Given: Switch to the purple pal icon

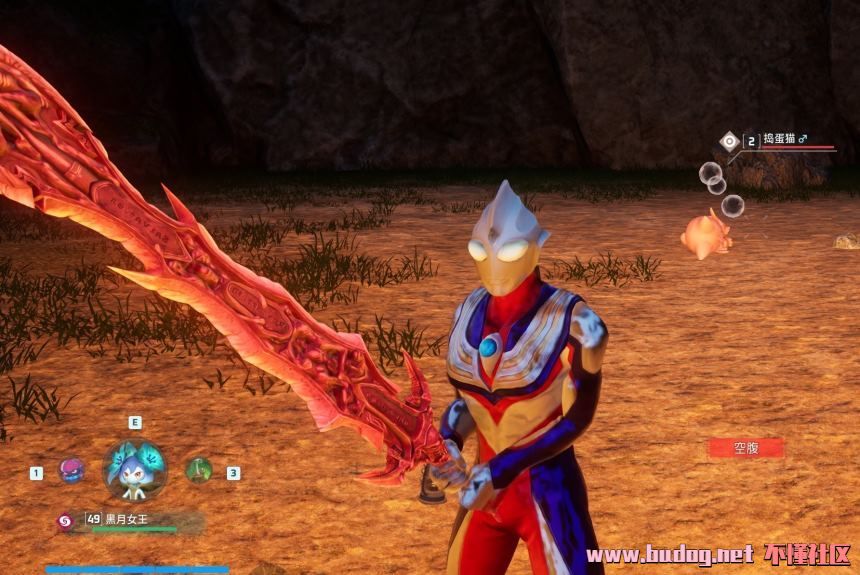Looking at the screenshot, I should coord(72,470).
